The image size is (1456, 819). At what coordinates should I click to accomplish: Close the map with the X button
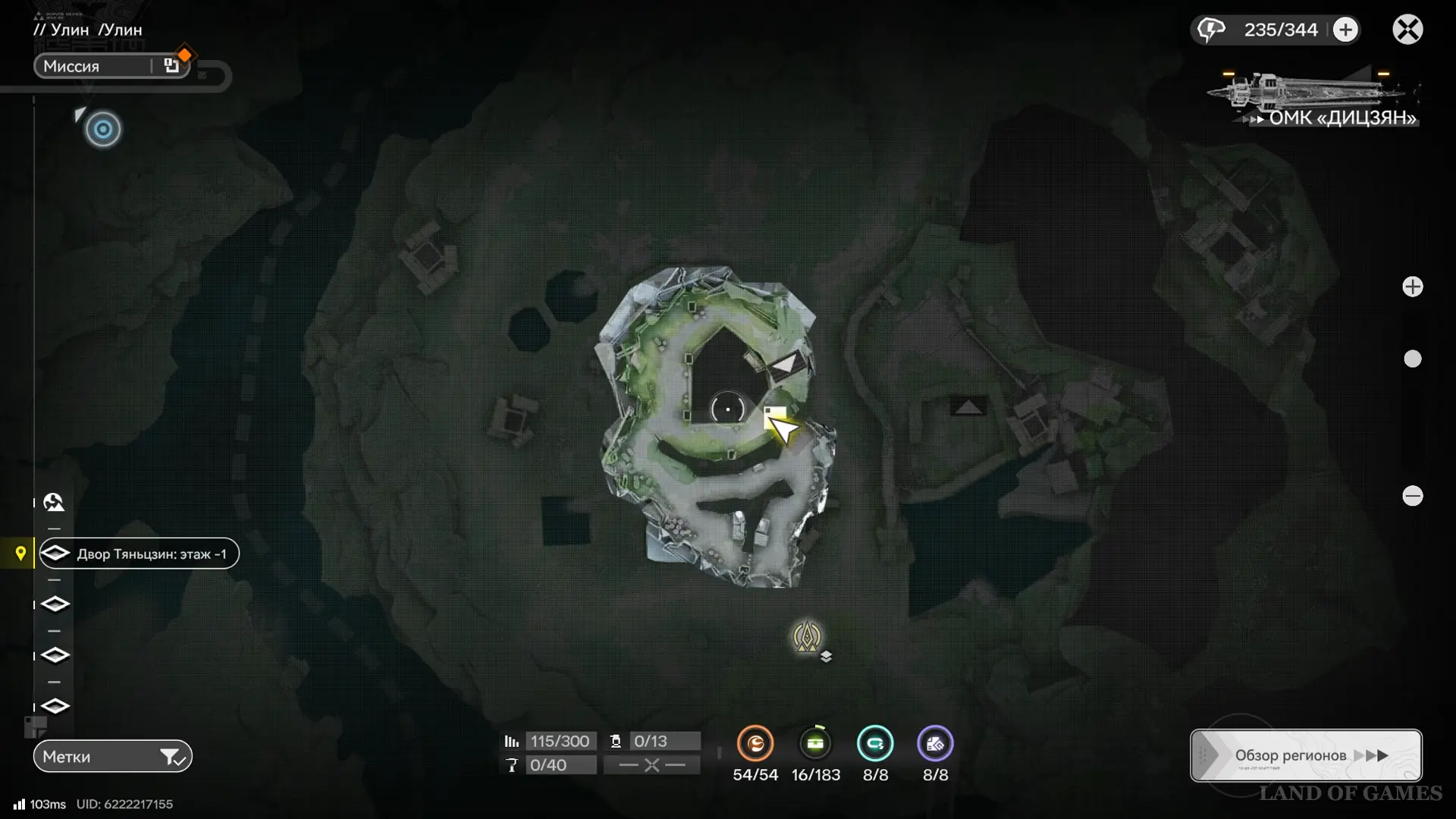[x=1407, y=30]
